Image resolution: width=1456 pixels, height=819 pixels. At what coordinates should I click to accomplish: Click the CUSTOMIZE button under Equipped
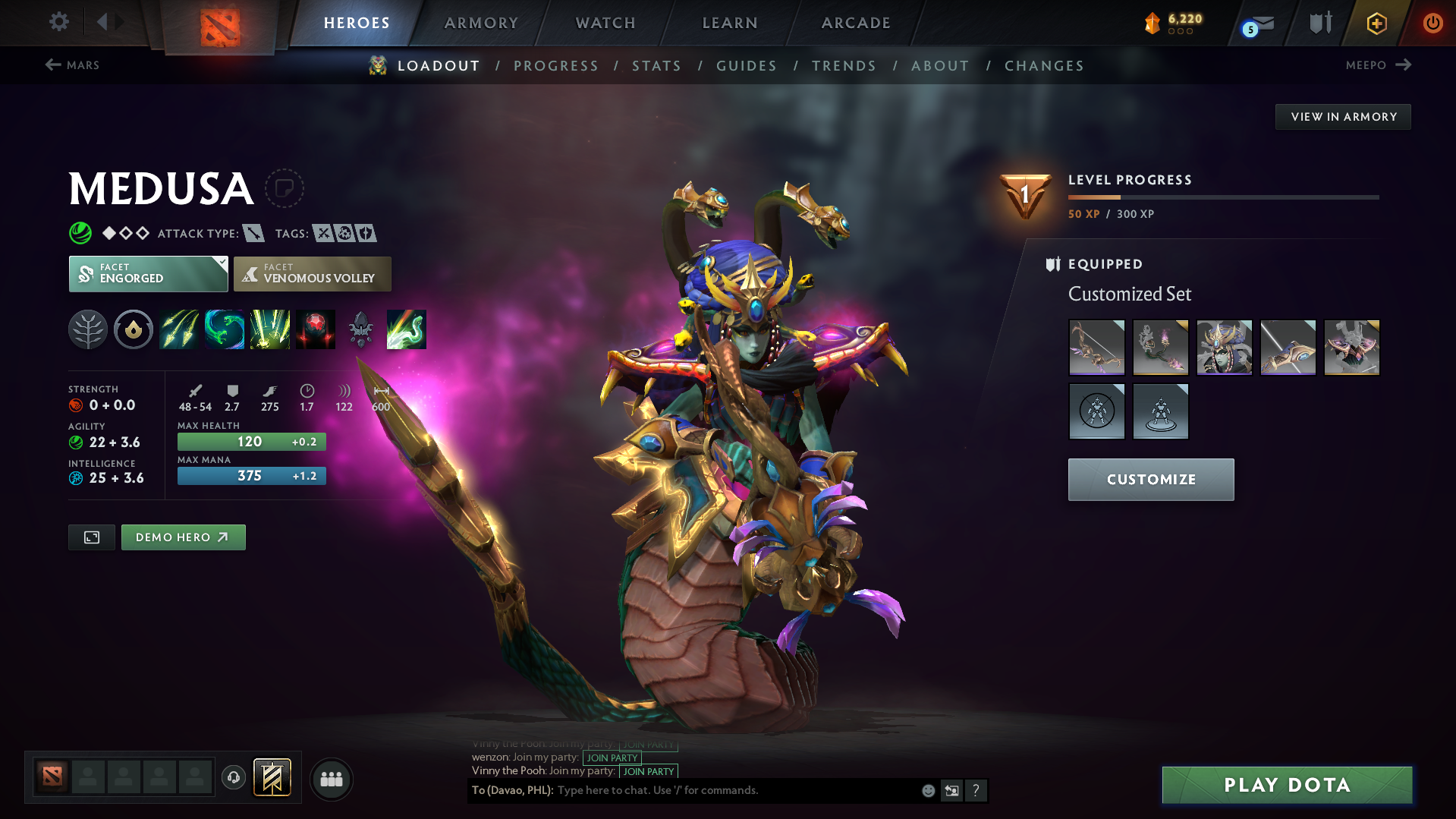[1150, 479]
